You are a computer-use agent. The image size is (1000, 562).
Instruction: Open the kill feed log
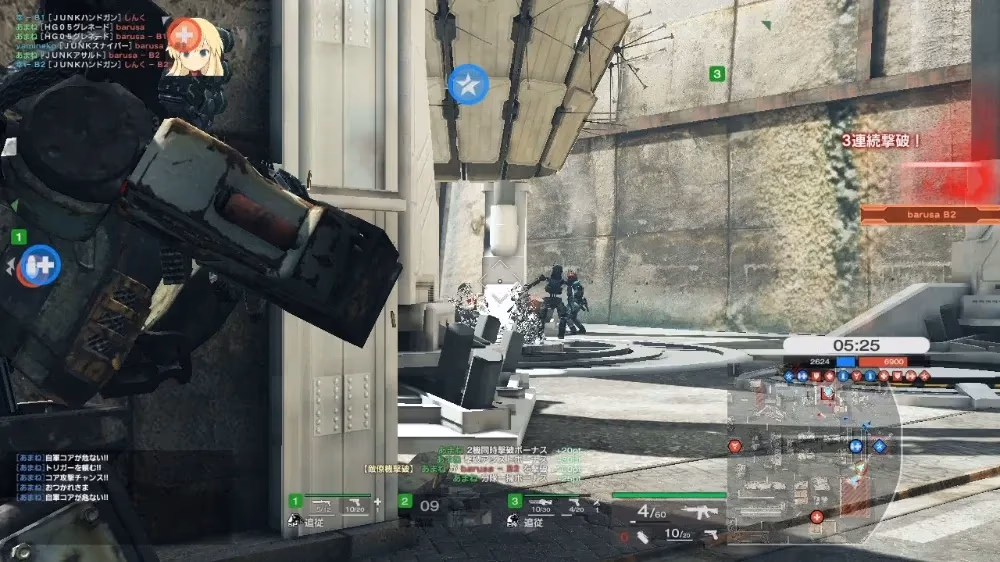[x=90, y=40]
